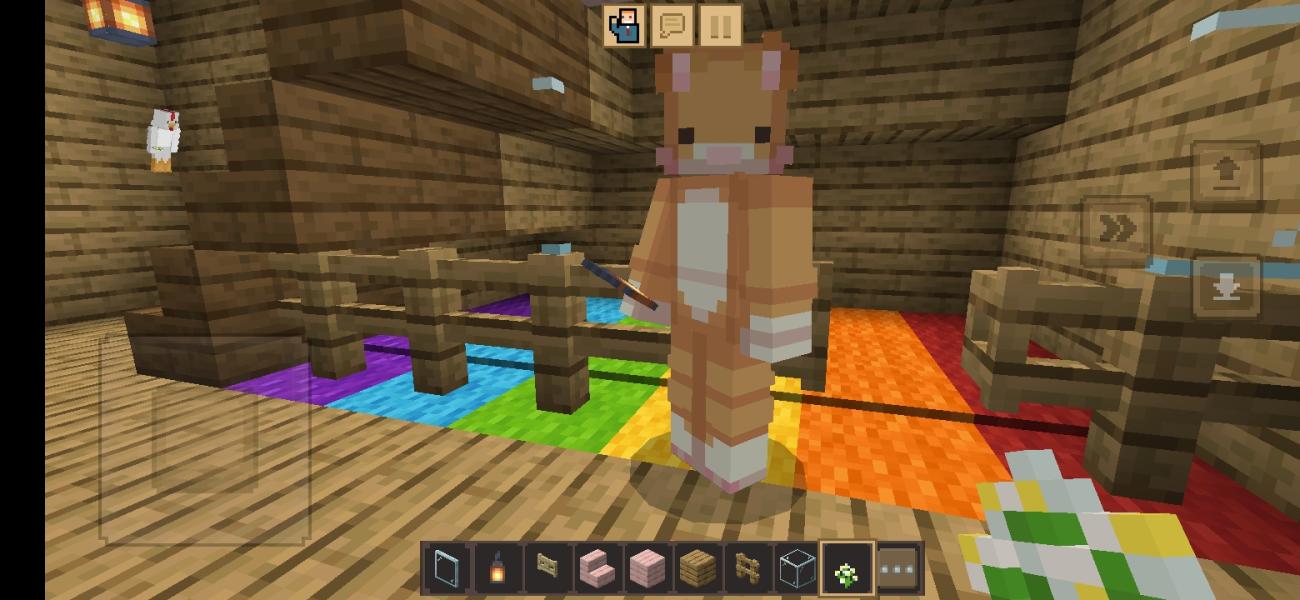Screen dimensions: 1300x600
Task: Select the pink stairs hotbar slot
Action: point(596,569)
